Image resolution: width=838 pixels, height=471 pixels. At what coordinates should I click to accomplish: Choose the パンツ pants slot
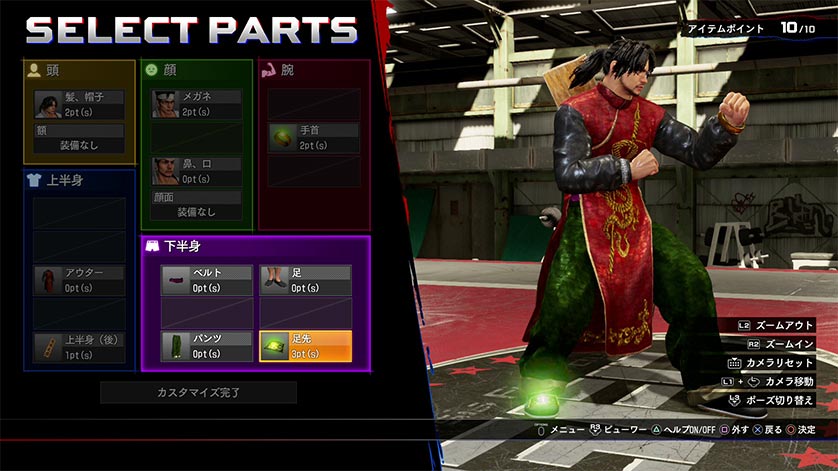point(207,346)
